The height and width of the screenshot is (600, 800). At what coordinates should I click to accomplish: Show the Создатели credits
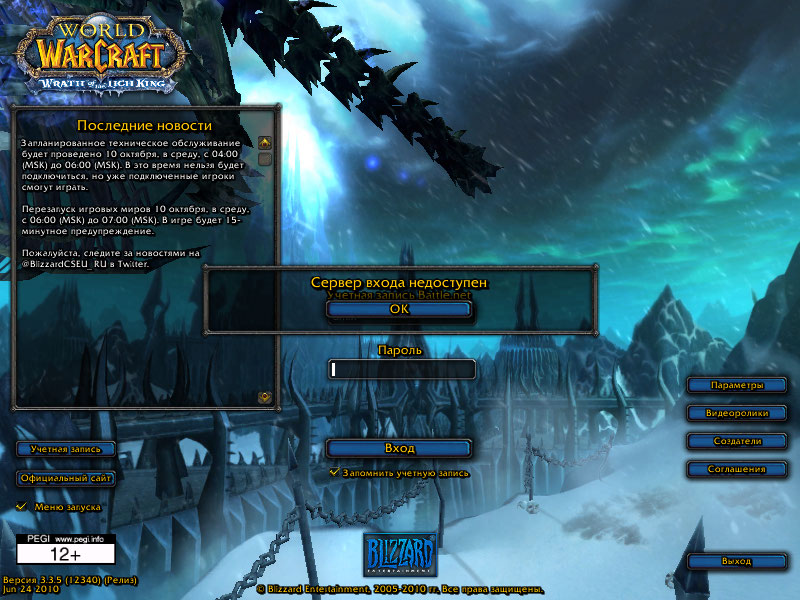736,441
